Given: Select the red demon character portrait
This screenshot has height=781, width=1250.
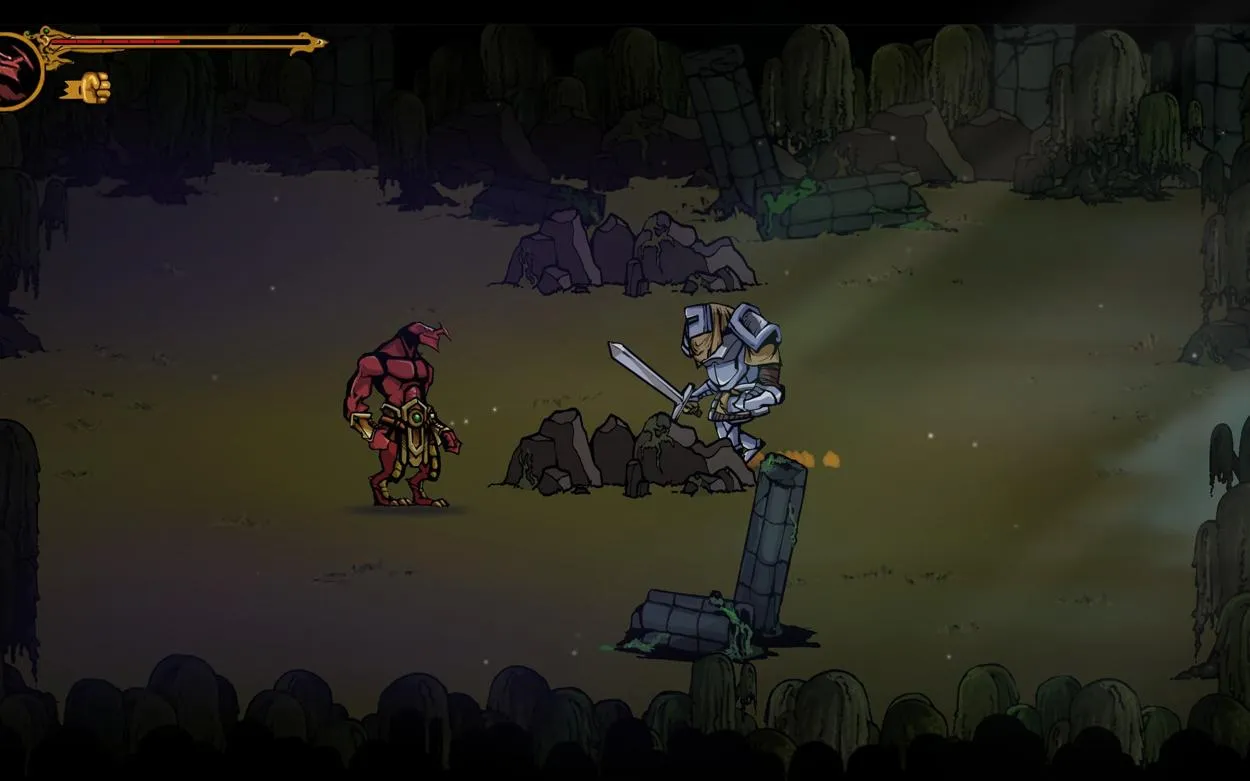Looking at the screenshot, I should (x=16, y=70).
